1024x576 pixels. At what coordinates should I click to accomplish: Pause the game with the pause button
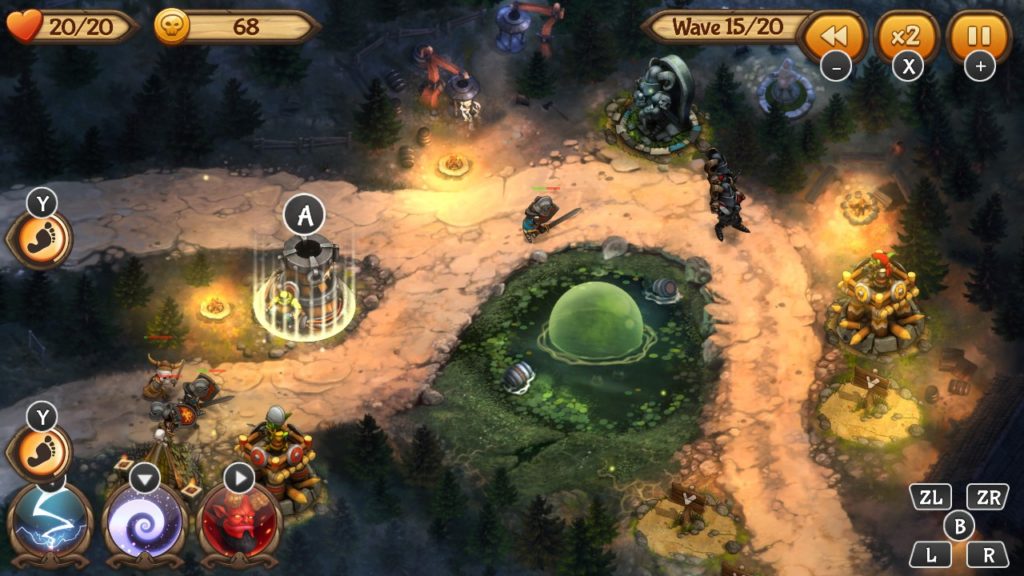click(x=978, y=37)
